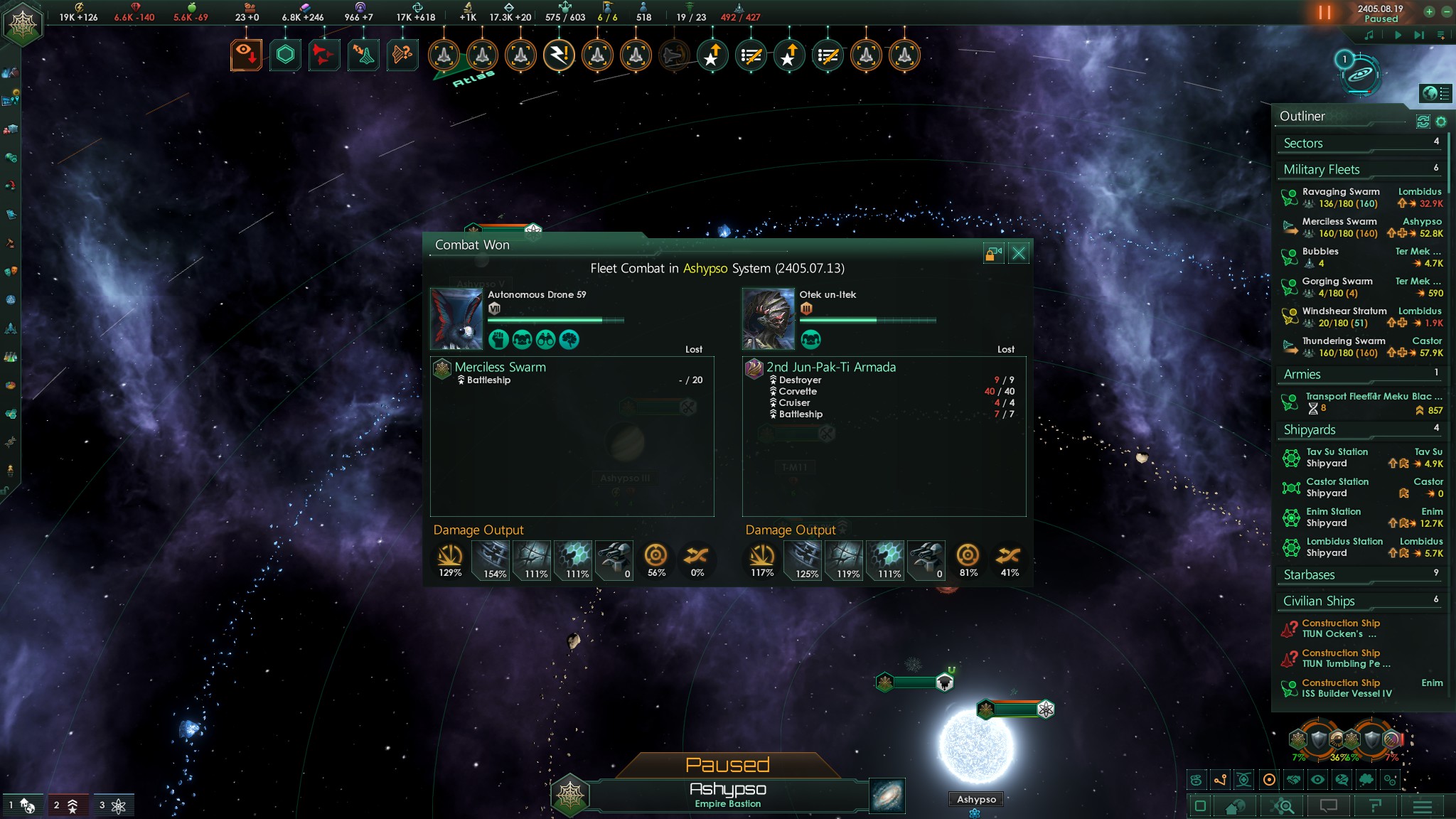
Task: Open the in-game Help question mark
Action: coord(1375,805)
